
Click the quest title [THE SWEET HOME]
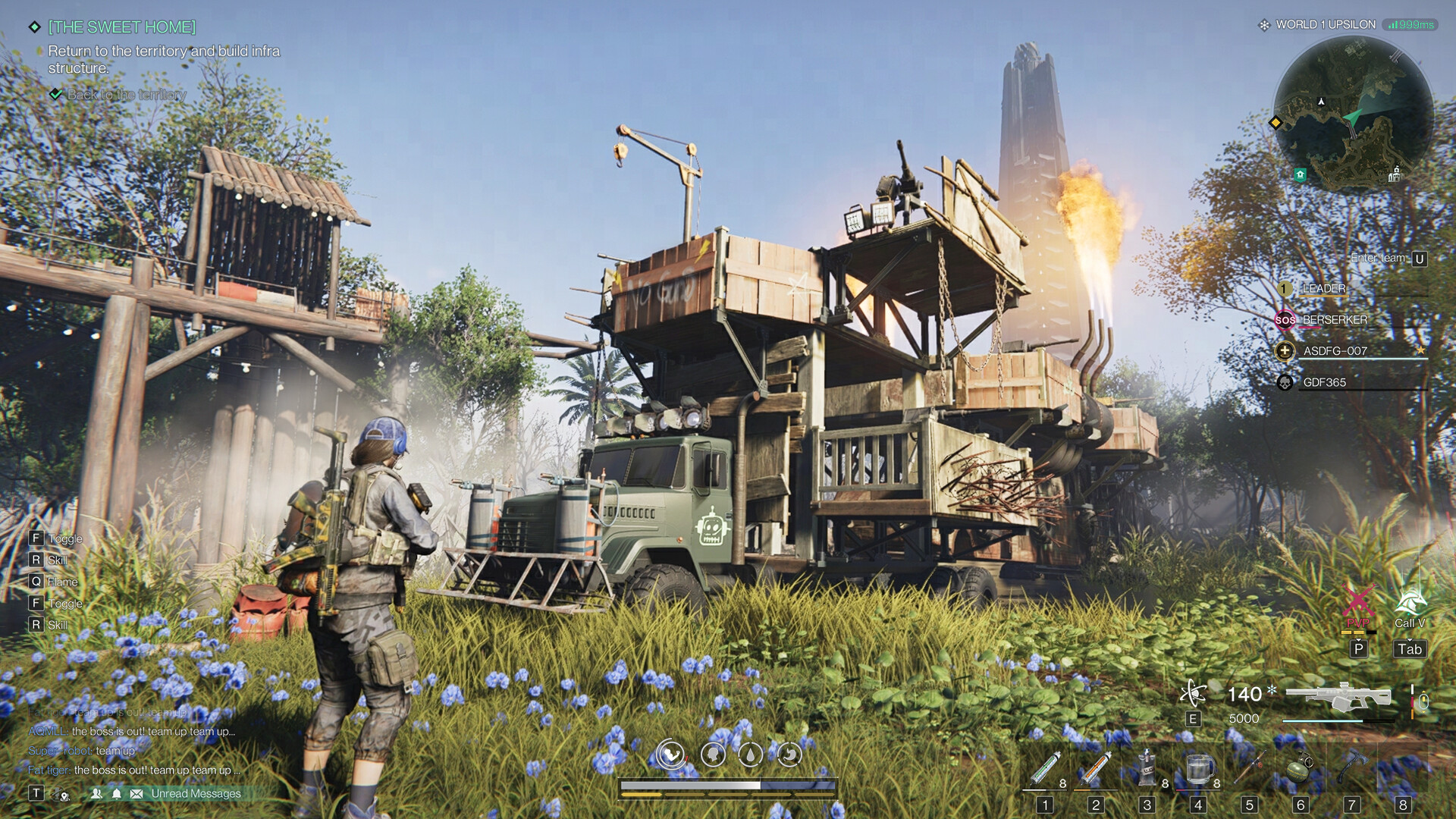[121, 25]
